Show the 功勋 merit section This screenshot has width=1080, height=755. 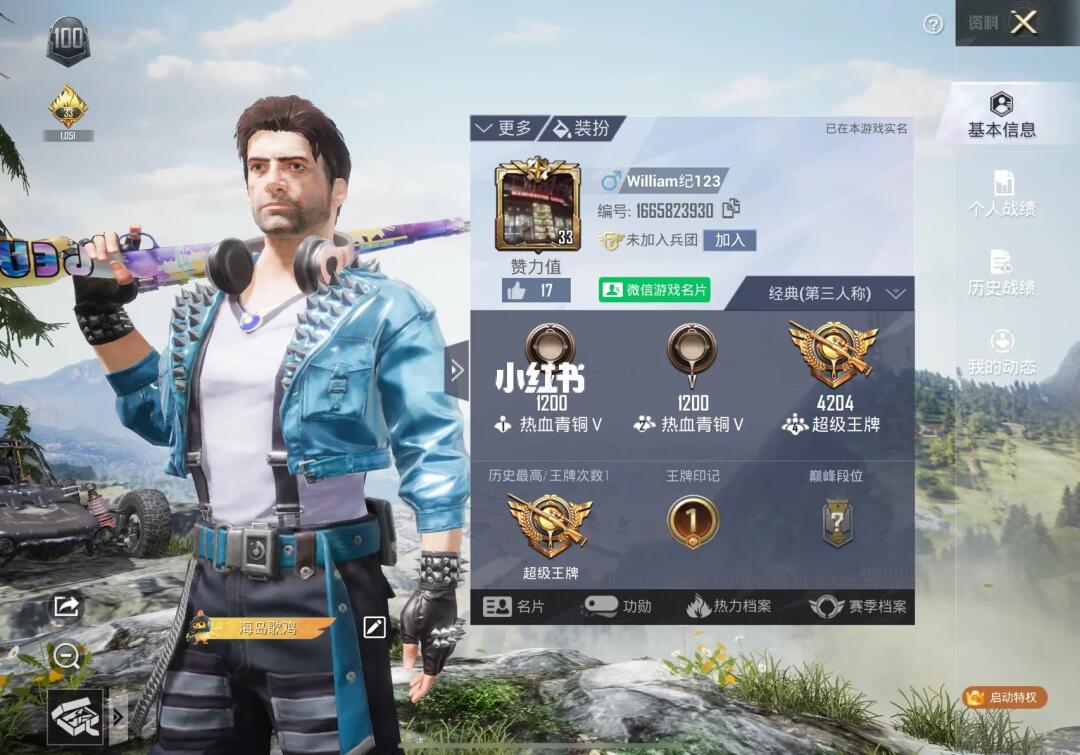(618, 606)
